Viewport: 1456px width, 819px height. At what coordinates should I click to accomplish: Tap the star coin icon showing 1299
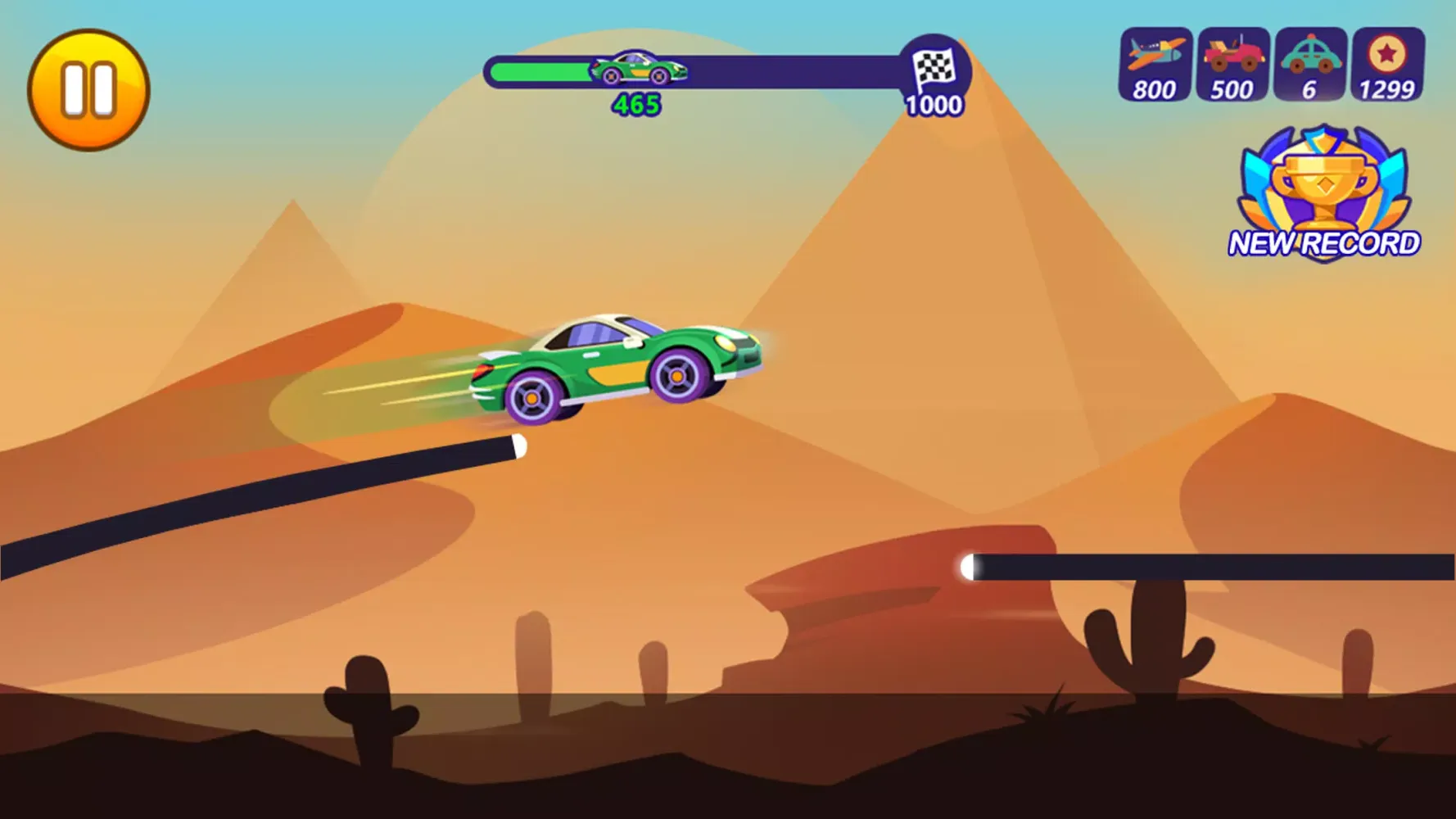pyautogui.click(x=1387, y=65)
